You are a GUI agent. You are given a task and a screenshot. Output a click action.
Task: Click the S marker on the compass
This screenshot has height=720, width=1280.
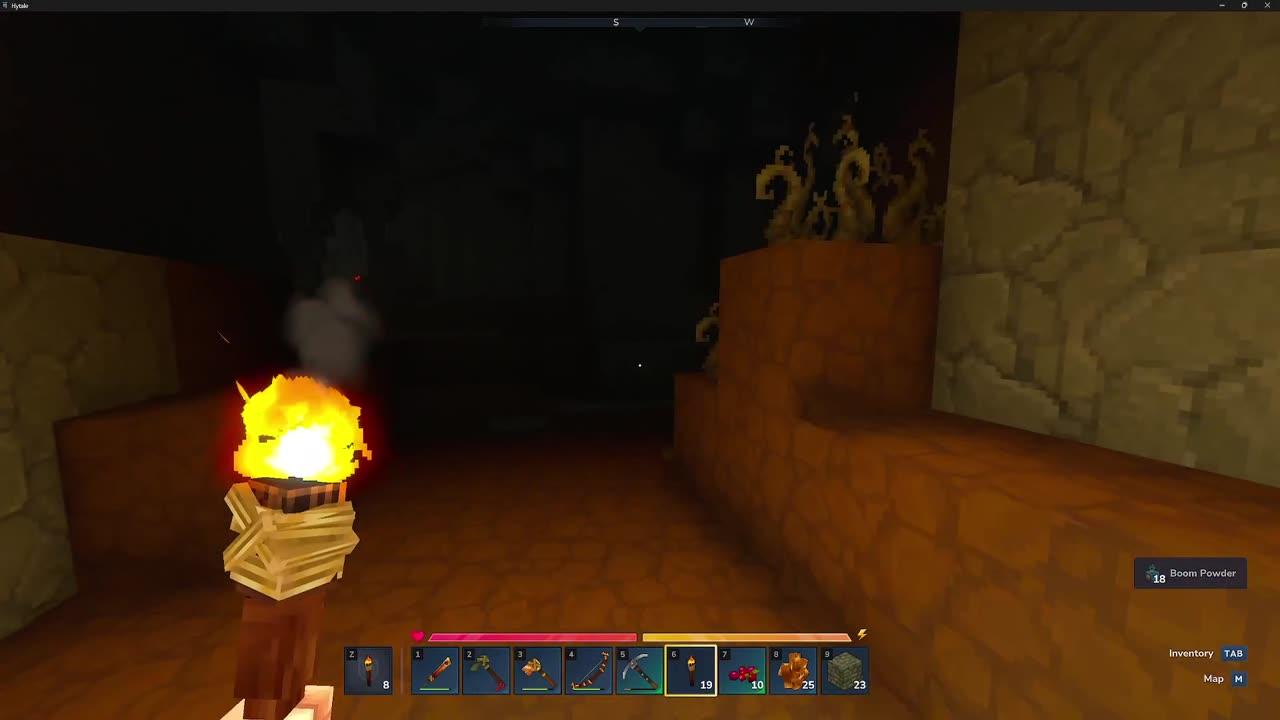click(x=616, y=21)
